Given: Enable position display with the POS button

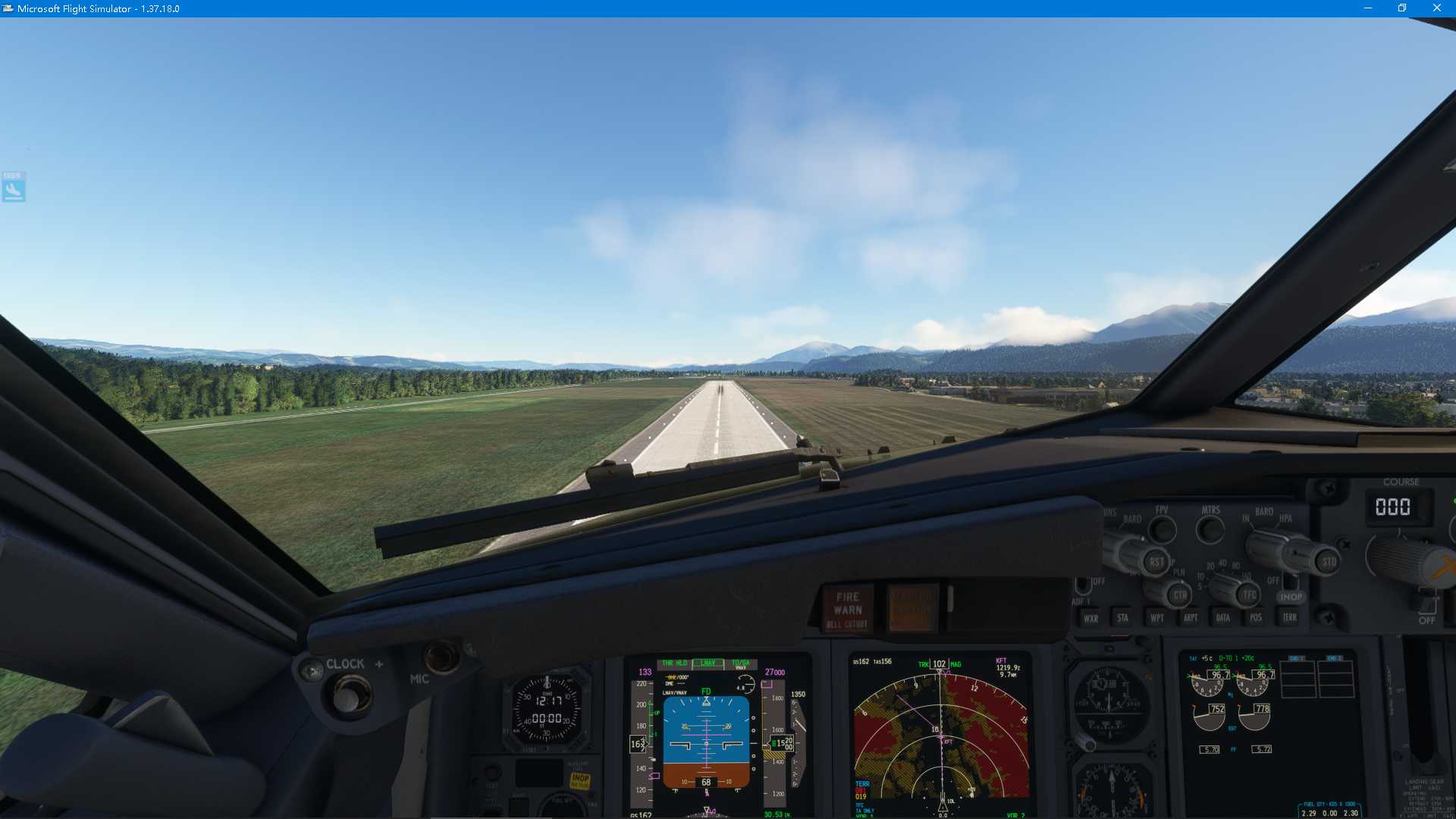Looking at the screenshot, I should click(x=1257, y=618).
